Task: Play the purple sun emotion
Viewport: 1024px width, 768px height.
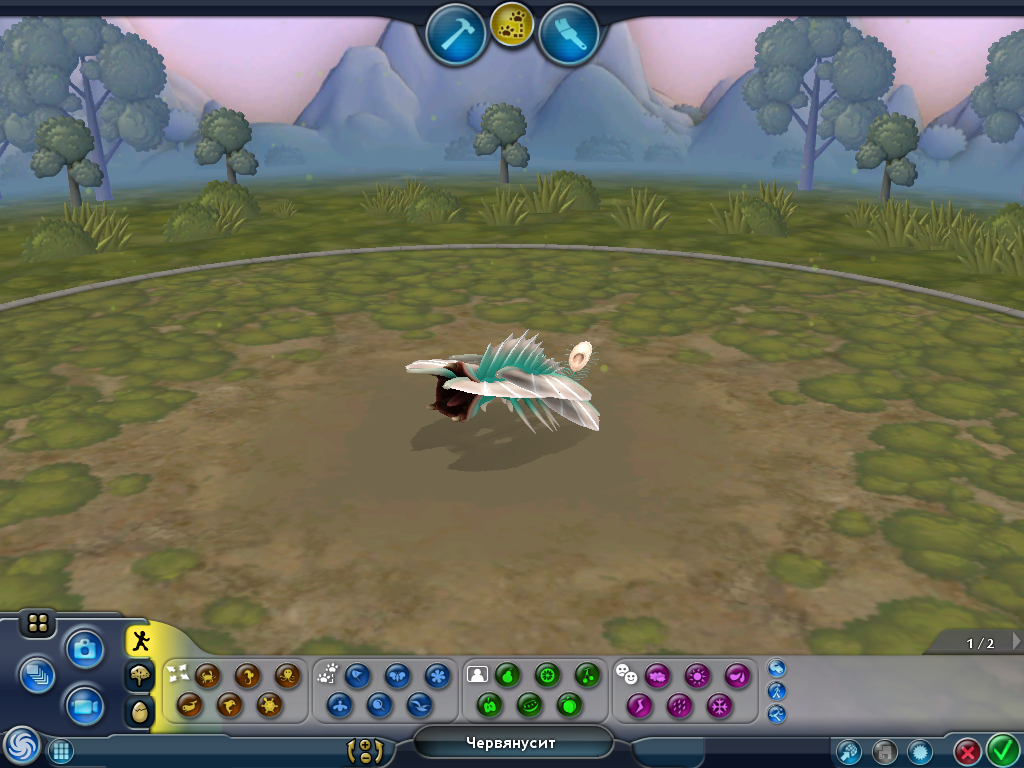Action: click(697, 676)
